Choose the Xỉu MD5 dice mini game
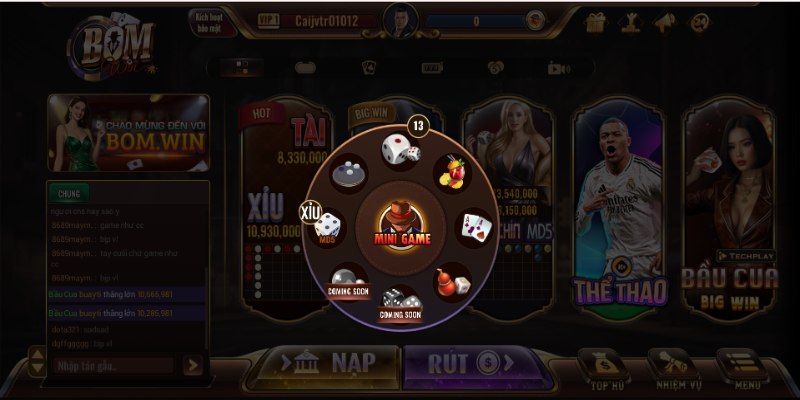800x400 pixels. (x=327, y=227)
